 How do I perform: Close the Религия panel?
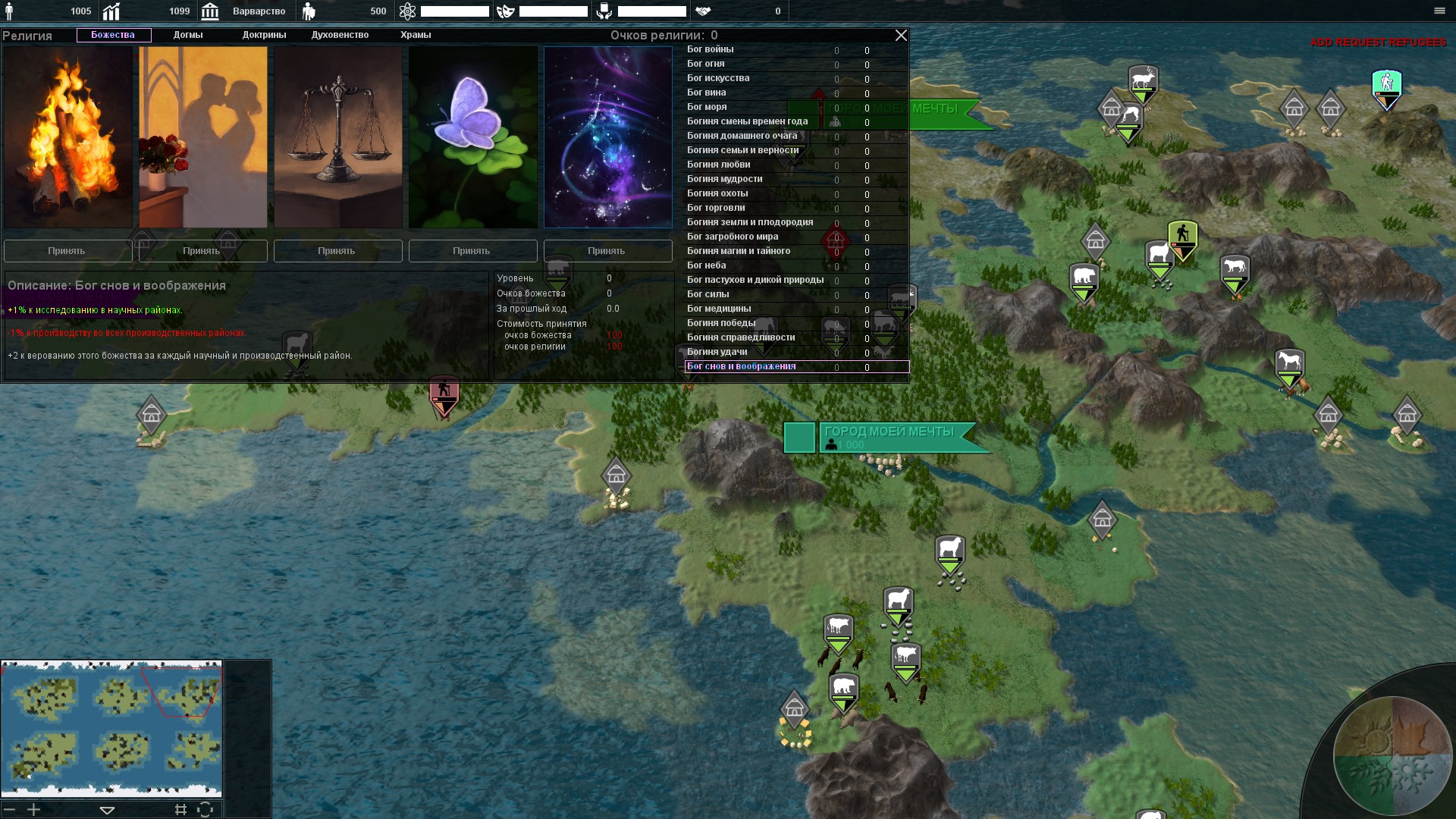pos(901,36)
